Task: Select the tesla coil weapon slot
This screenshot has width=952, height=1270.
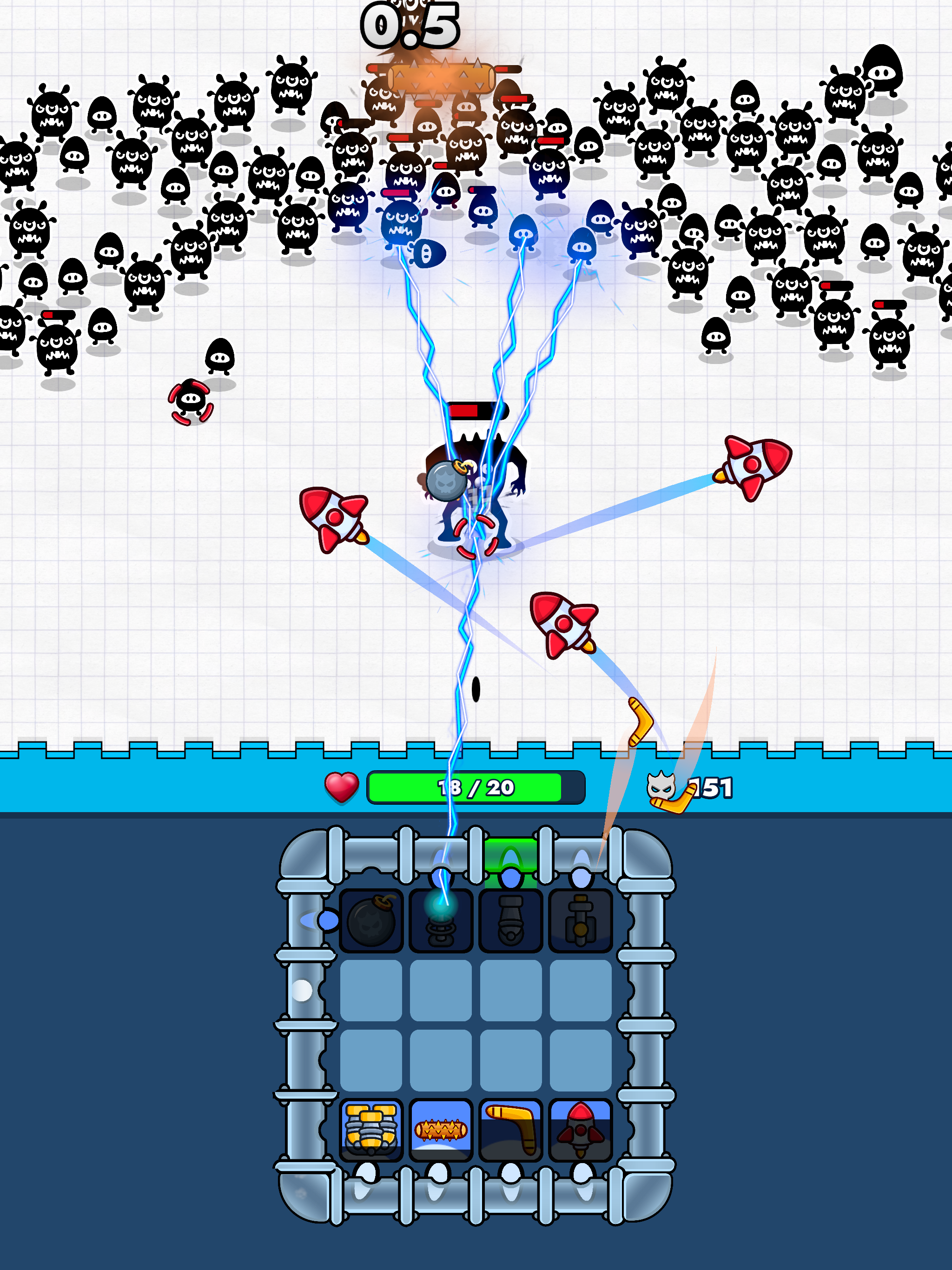Action: 441,921
